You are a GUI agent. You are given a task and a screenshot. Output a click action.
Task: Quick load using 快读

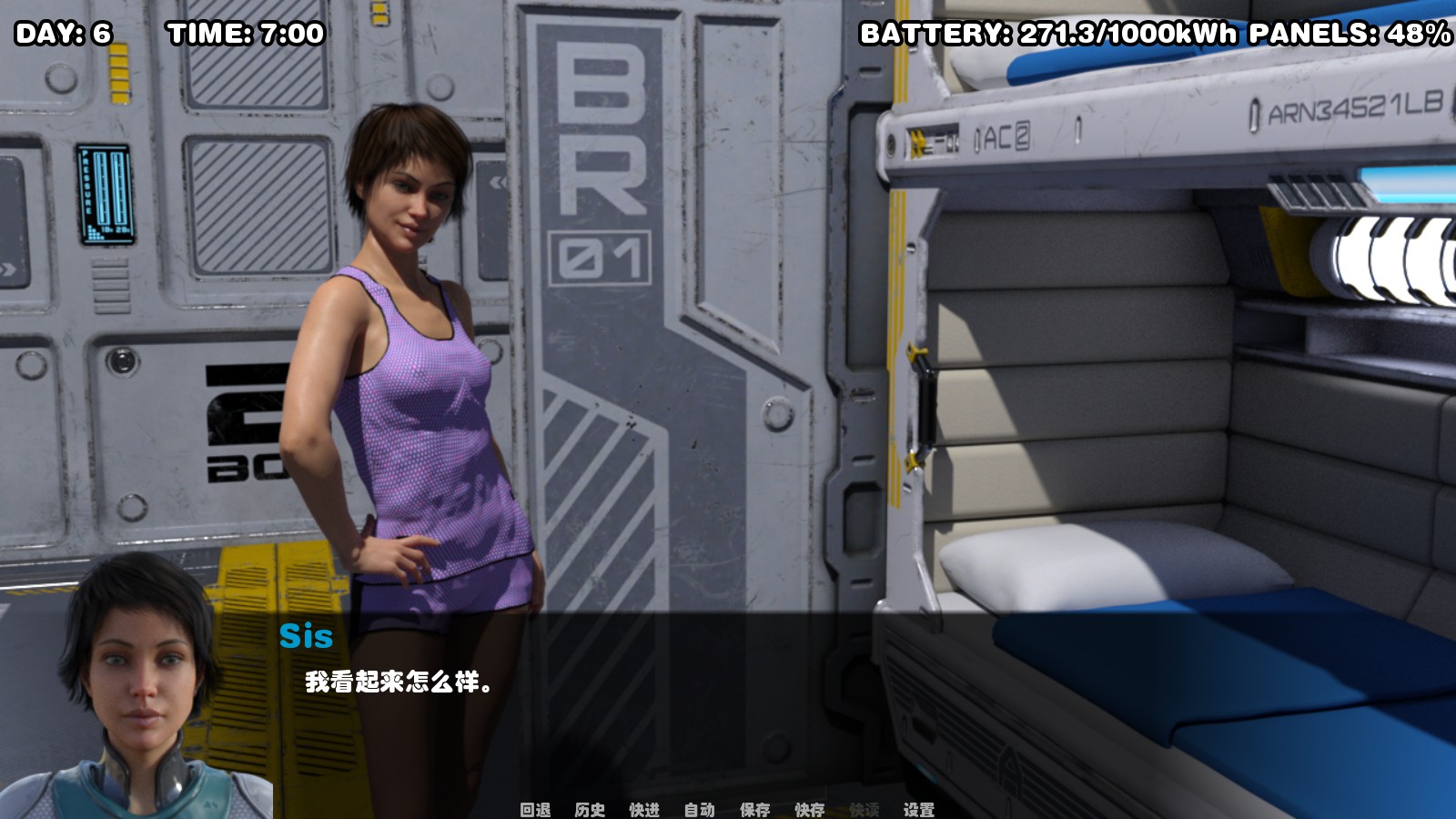(x=863, y=808)
